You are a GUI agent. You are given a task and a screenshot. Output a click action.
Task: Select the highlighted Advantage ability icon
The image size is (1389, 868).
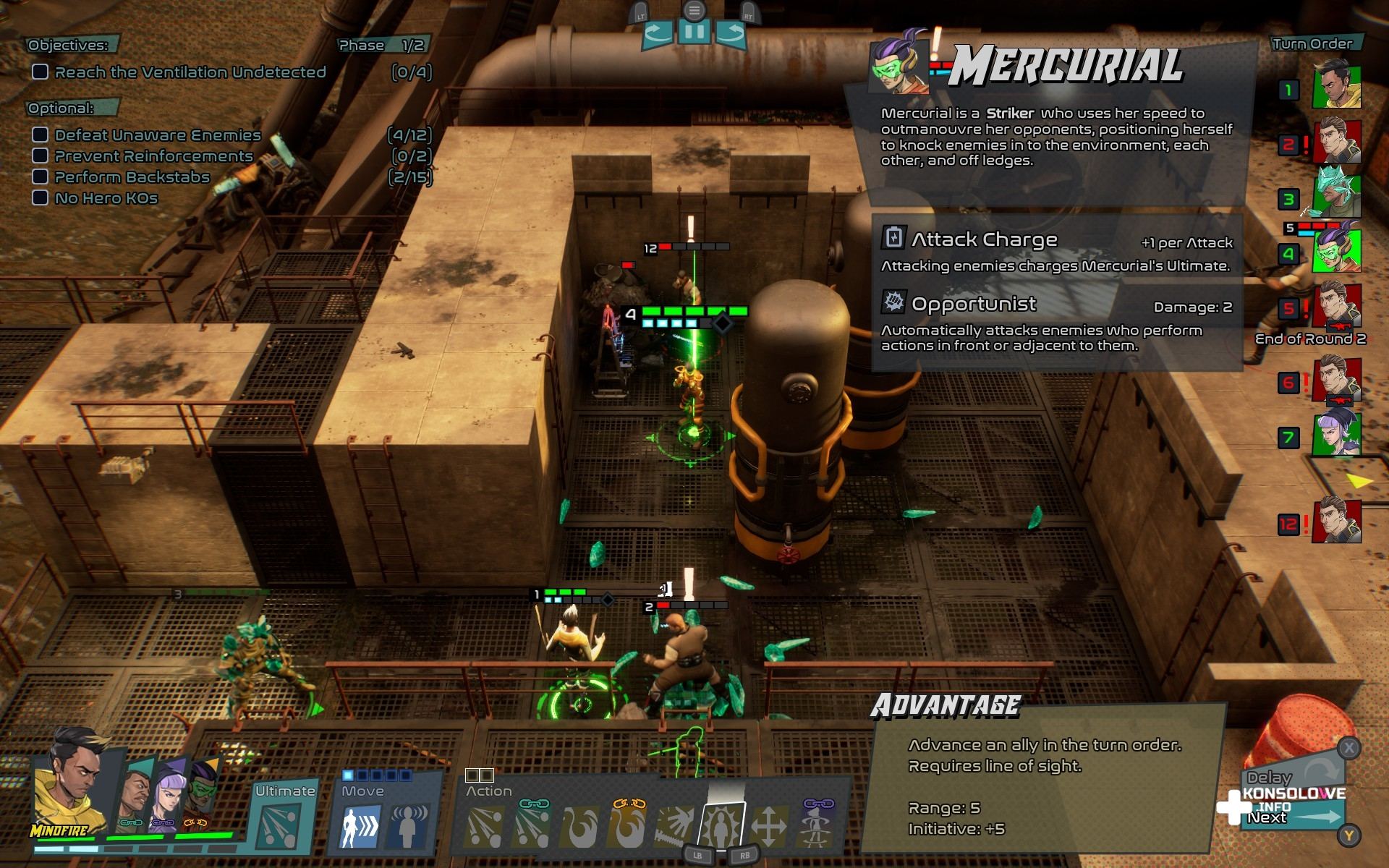721,825
